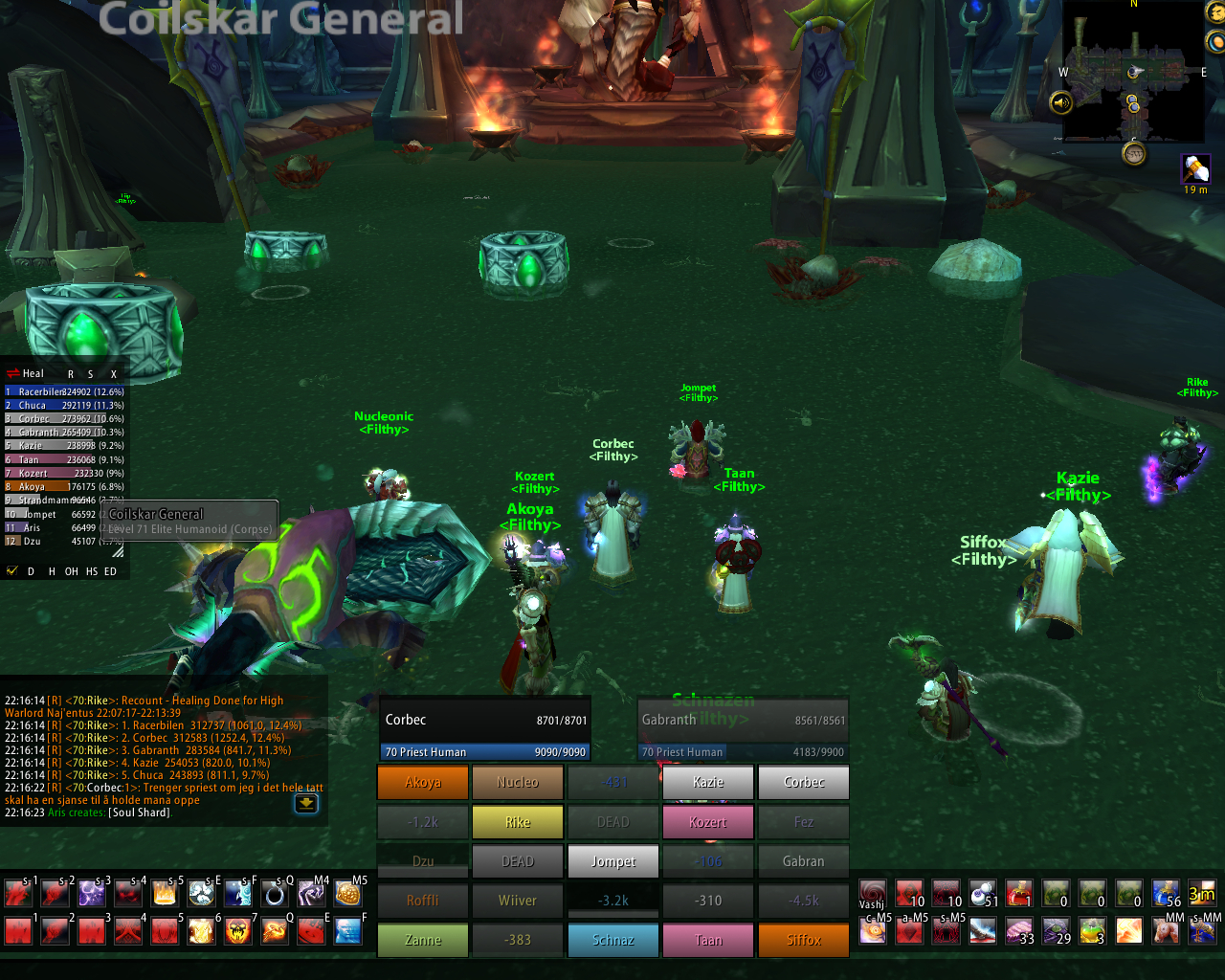The height and width of the screenshot is (980, 1225).
Task: Show Recount's OH overhealing view
Action: click(72, 571)
